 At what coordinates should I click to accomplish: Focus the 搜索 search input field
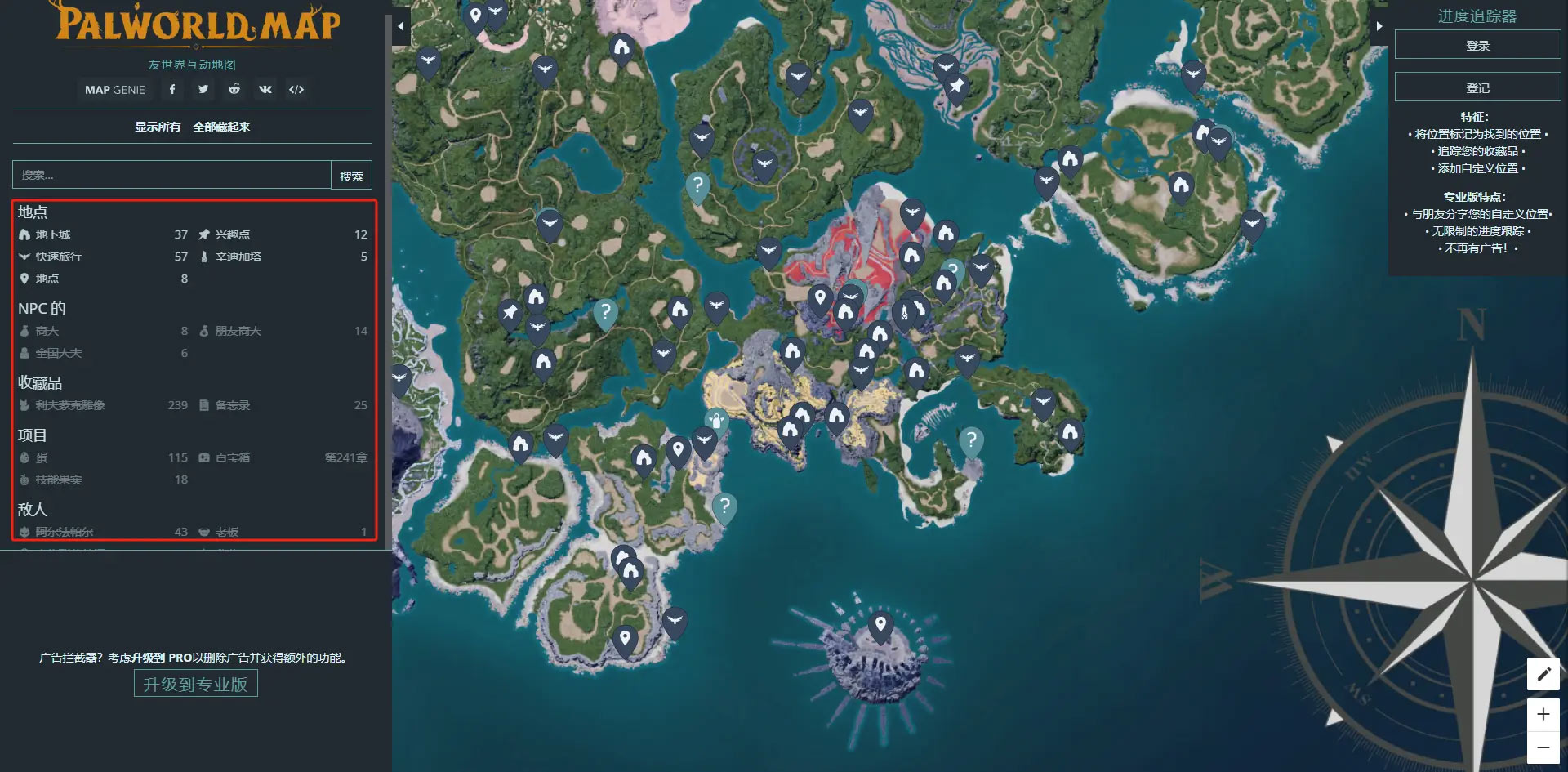coord(171,175)
